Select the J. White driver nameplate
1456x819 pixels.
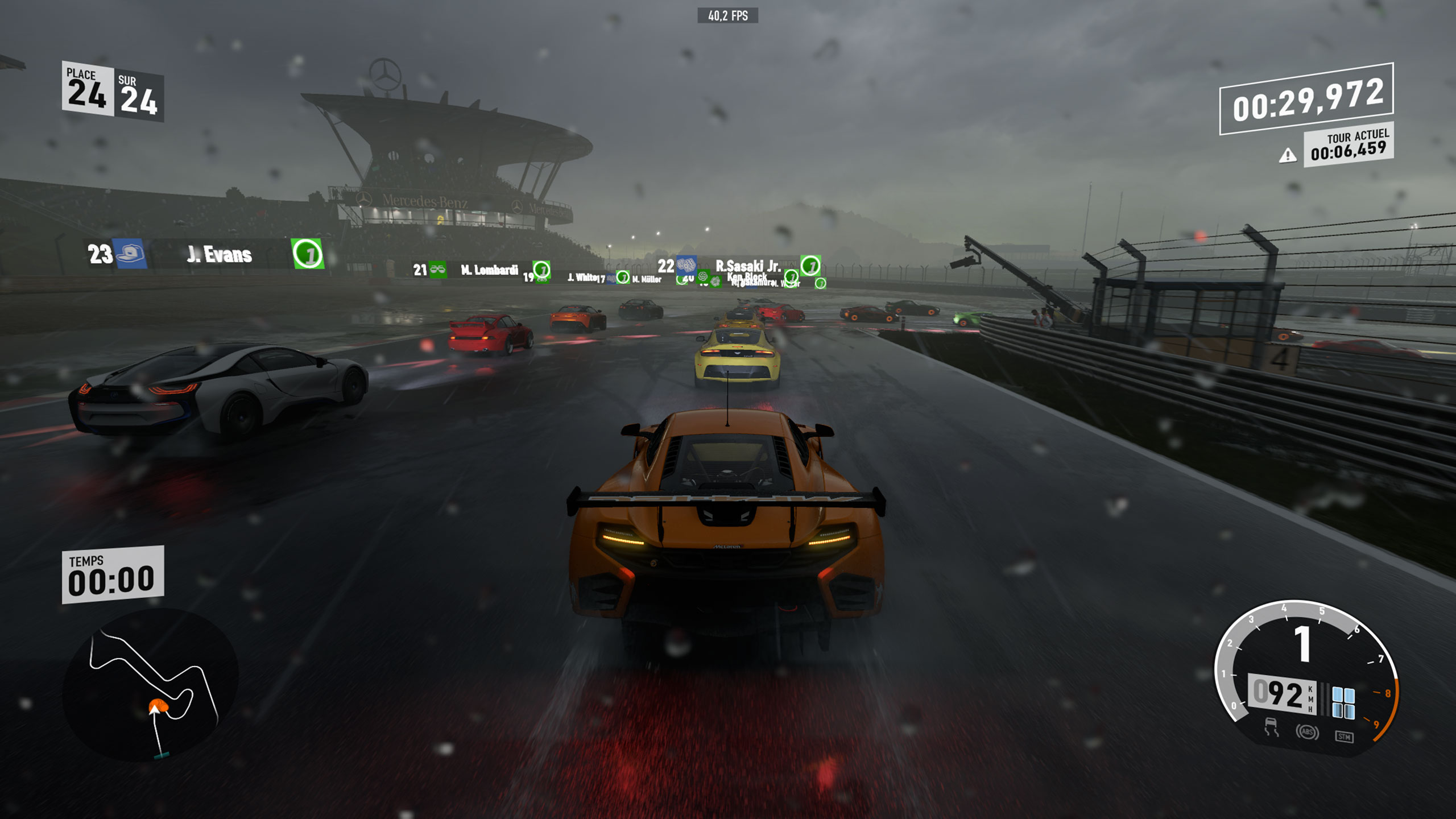tap(581, 279)
